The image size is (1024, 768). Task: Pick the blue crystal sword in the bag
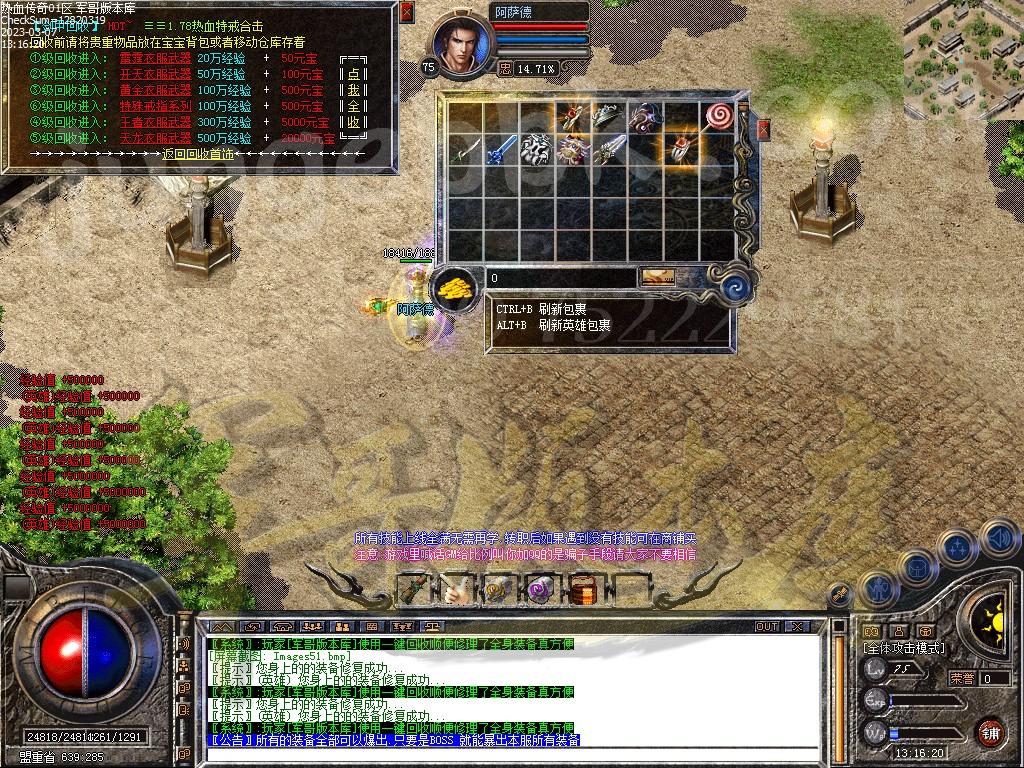point(501,152)
